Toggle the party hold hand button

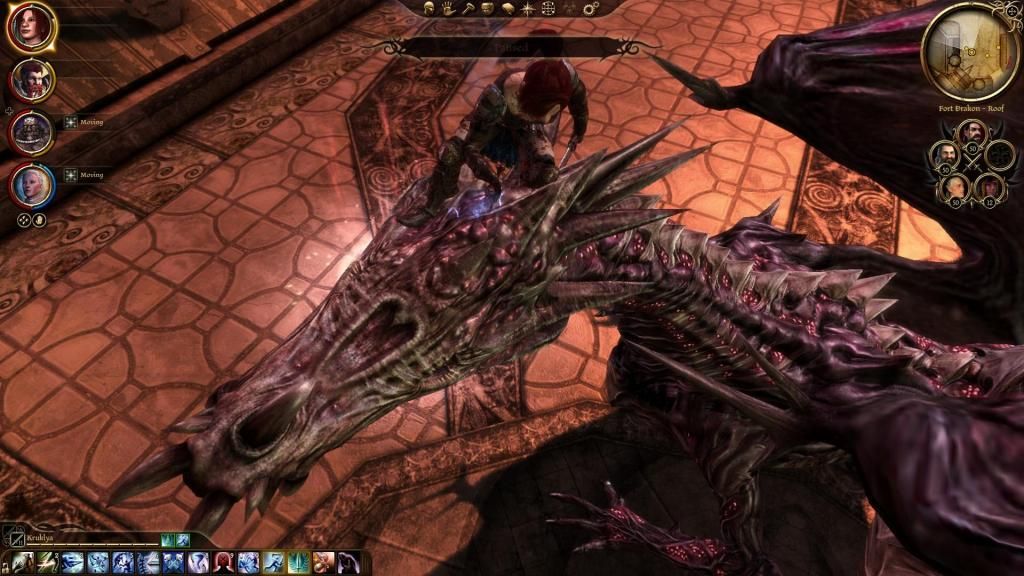point(40,220)
